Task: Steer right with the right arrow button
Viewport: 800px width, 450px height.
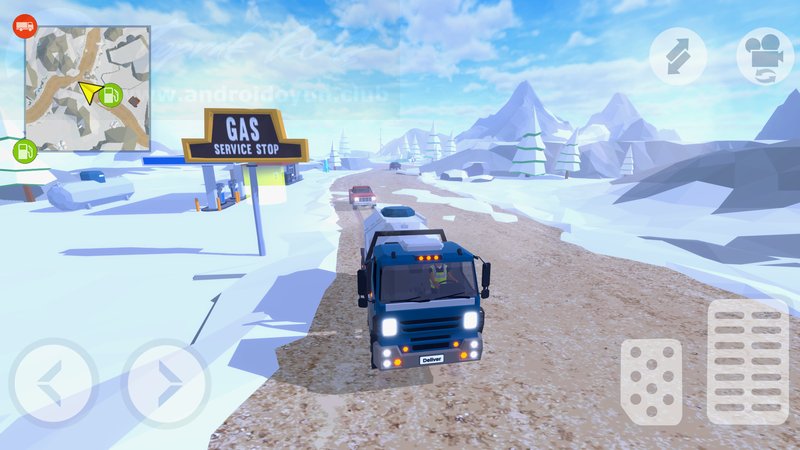Action: point(165,383)
